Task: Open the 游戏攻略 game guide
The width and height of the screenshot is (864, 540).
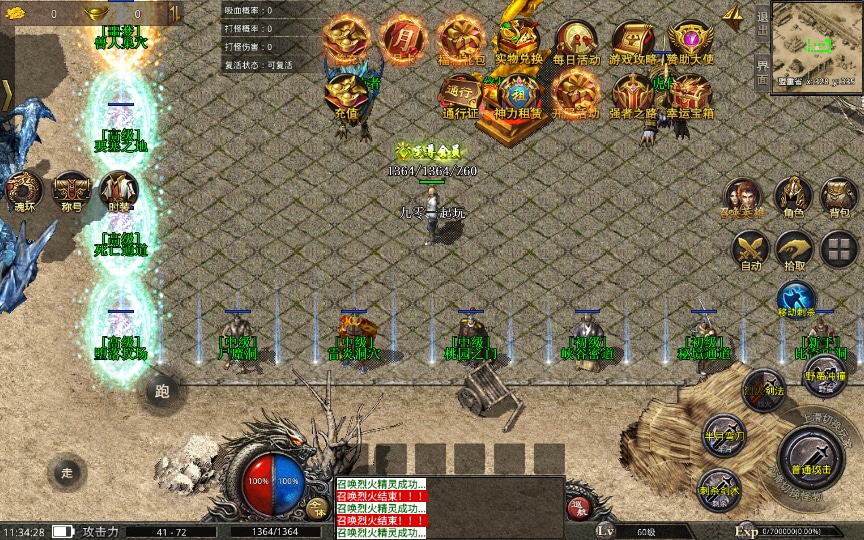Action: coord(633,40)
